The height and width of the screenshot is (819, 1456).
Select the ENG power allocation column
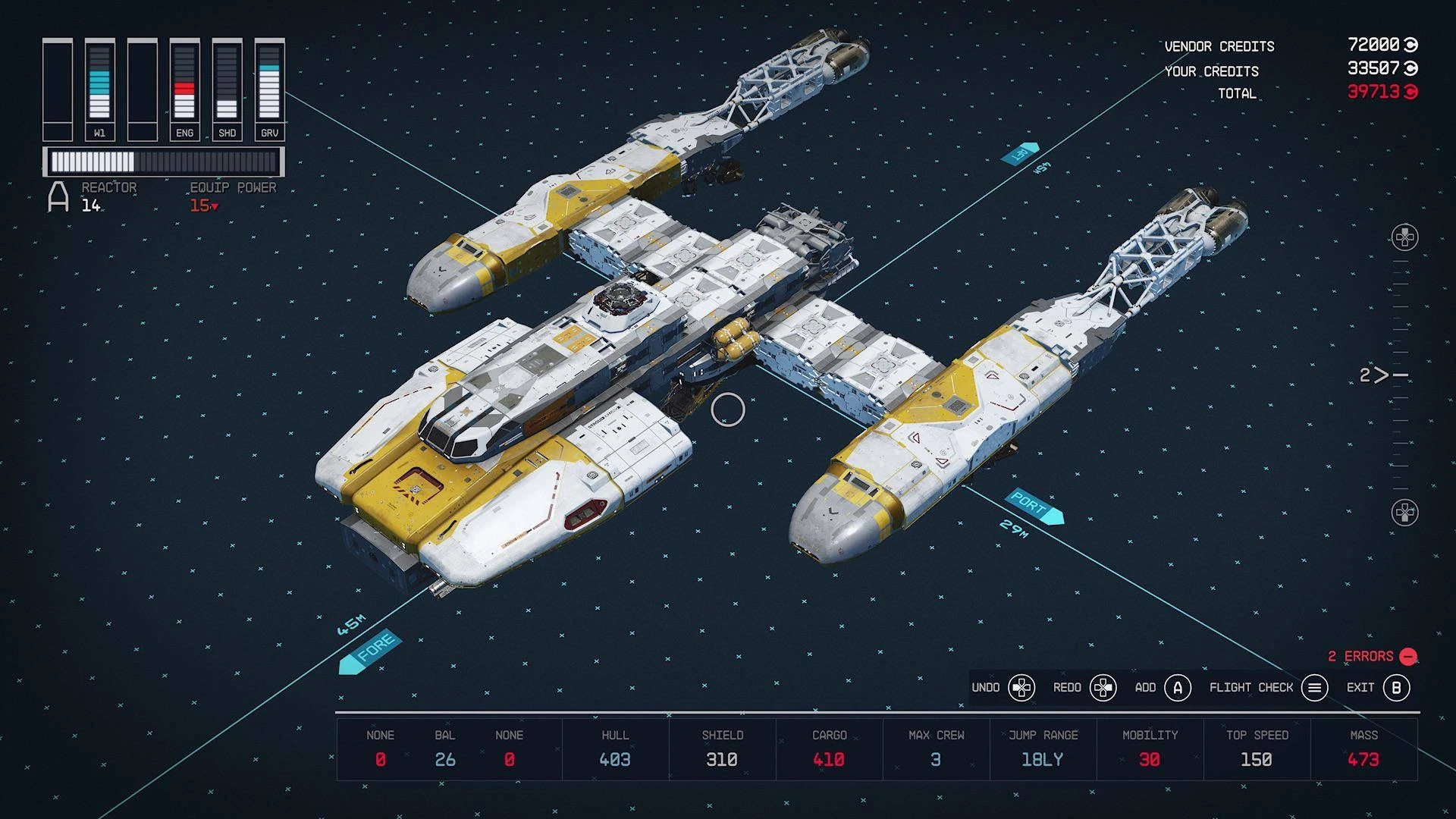(184, 89)
